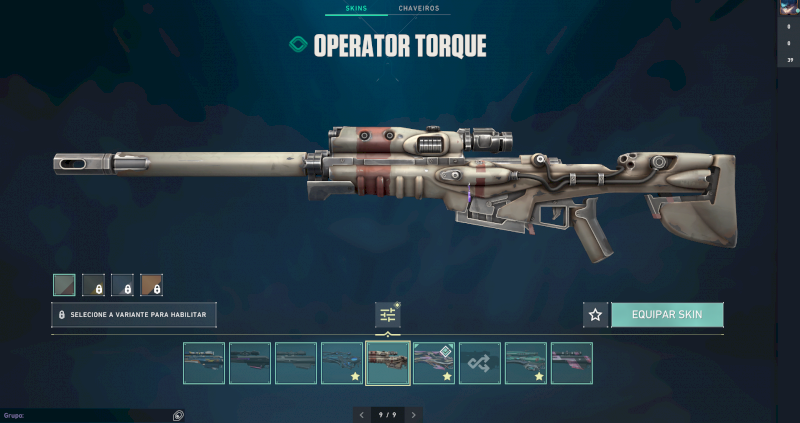The width and height of the screenshot is (800, 423).
Task: Click the group chat icon beside Grupo
Action: (x=178, y=415)
